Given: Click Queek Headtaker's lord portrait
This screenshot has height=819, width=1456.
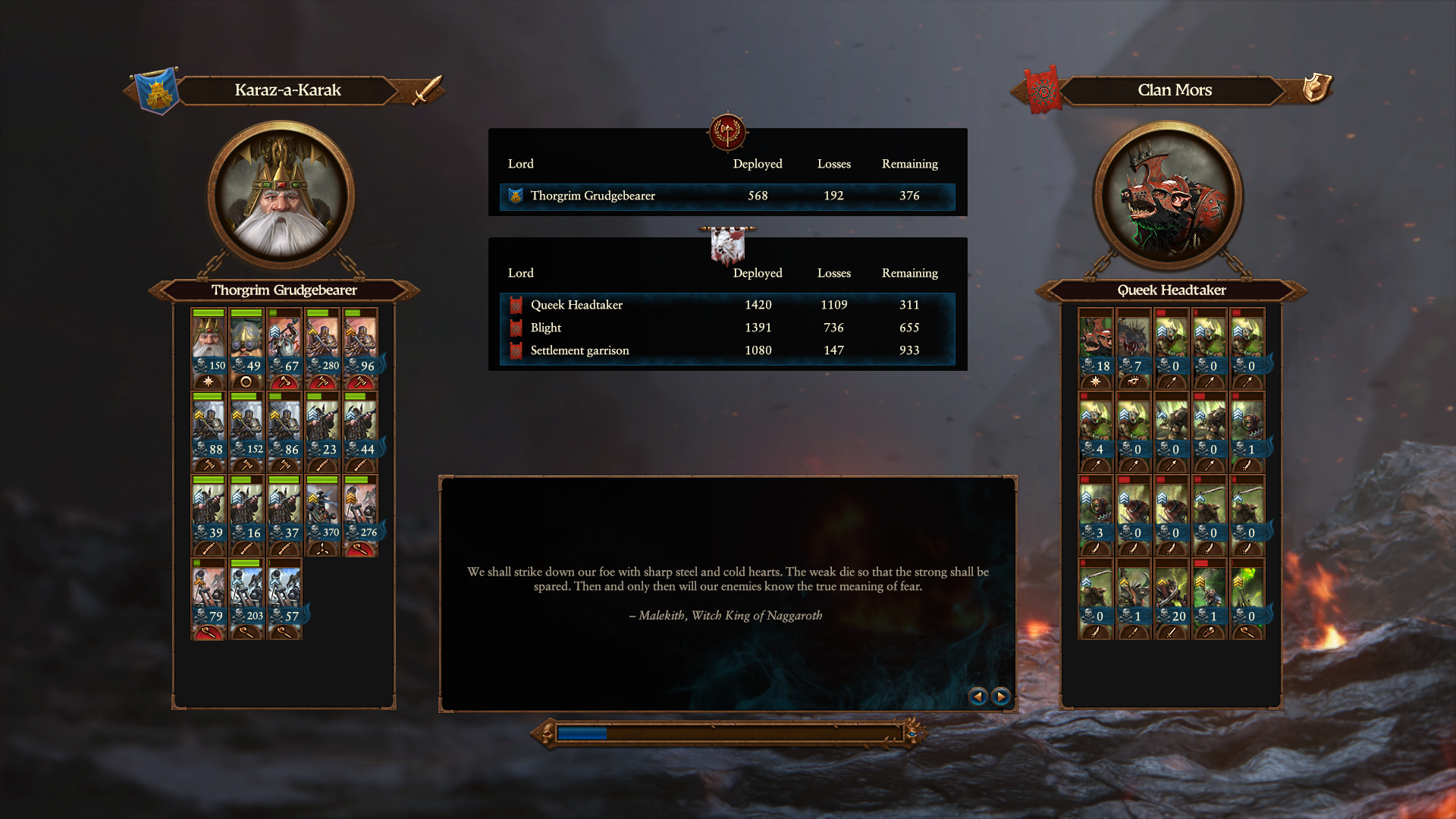Looking at the screenshot, I should coord(1168,197).
